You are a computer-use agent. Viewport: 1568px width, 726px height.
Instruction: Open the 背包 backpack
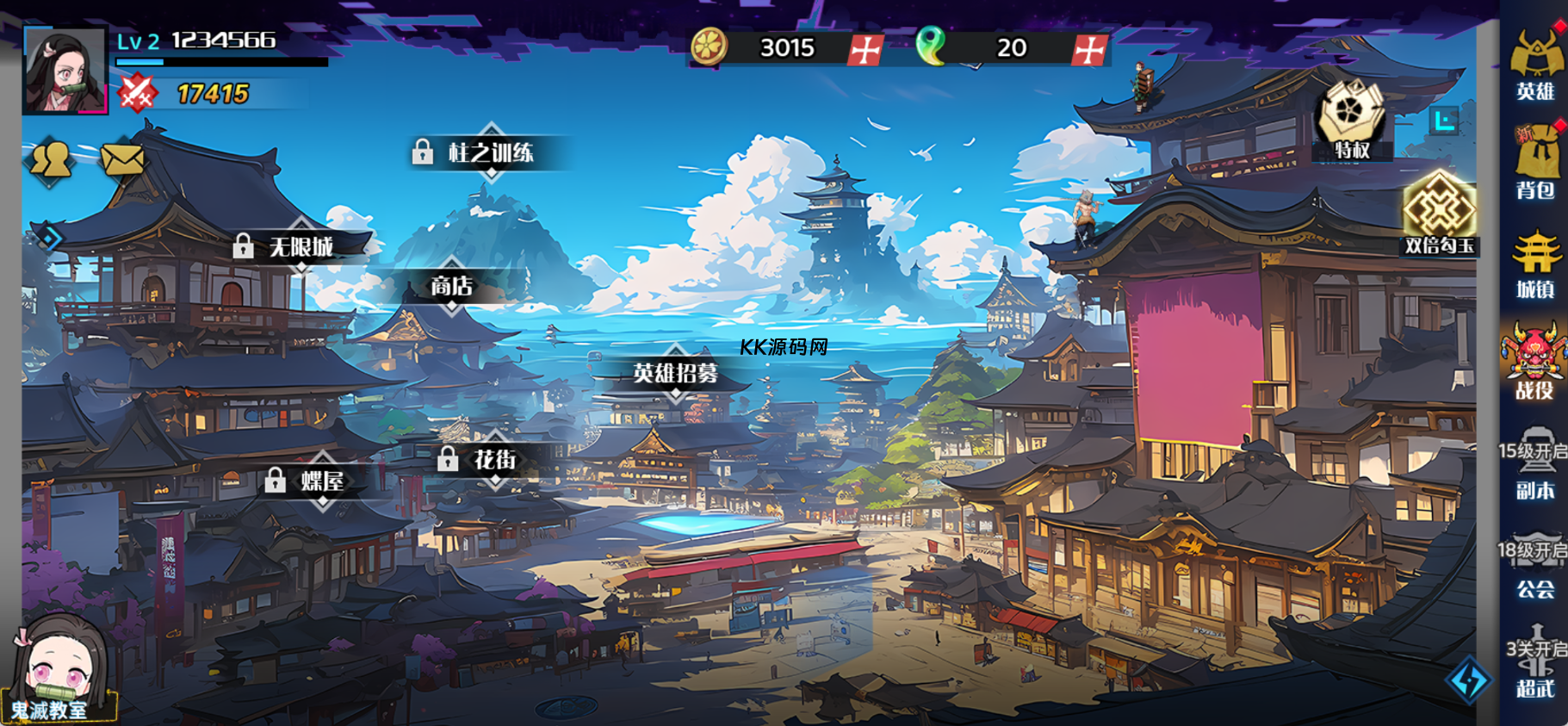[x=1535, y=165]
